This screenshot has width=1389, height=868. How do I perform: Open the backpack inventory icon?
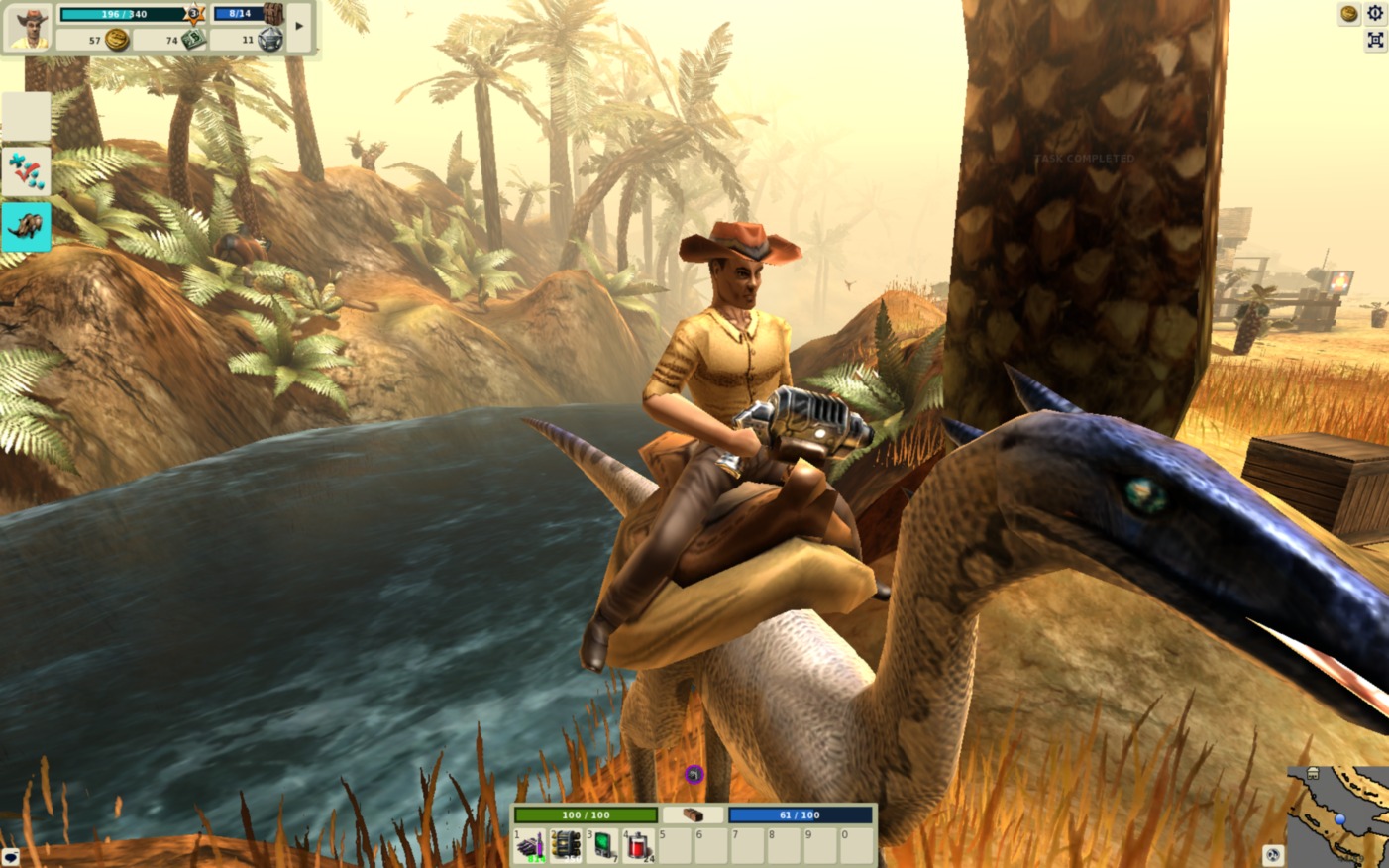[273, 14]
